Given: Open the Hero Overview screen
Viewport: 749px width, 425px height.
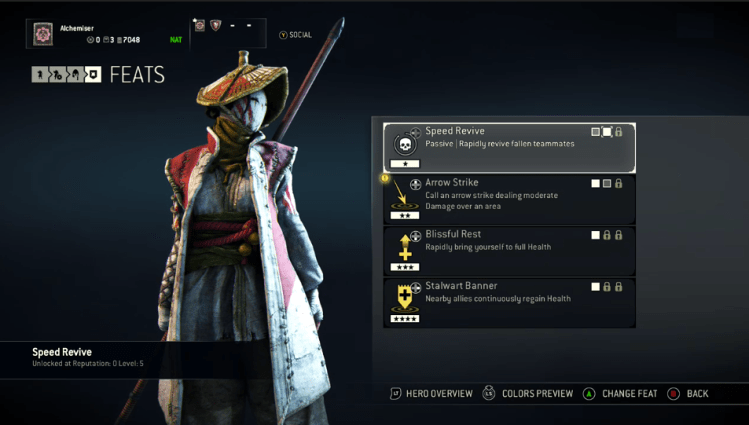Looking at the screenshot, I should (x=431, y=394).
